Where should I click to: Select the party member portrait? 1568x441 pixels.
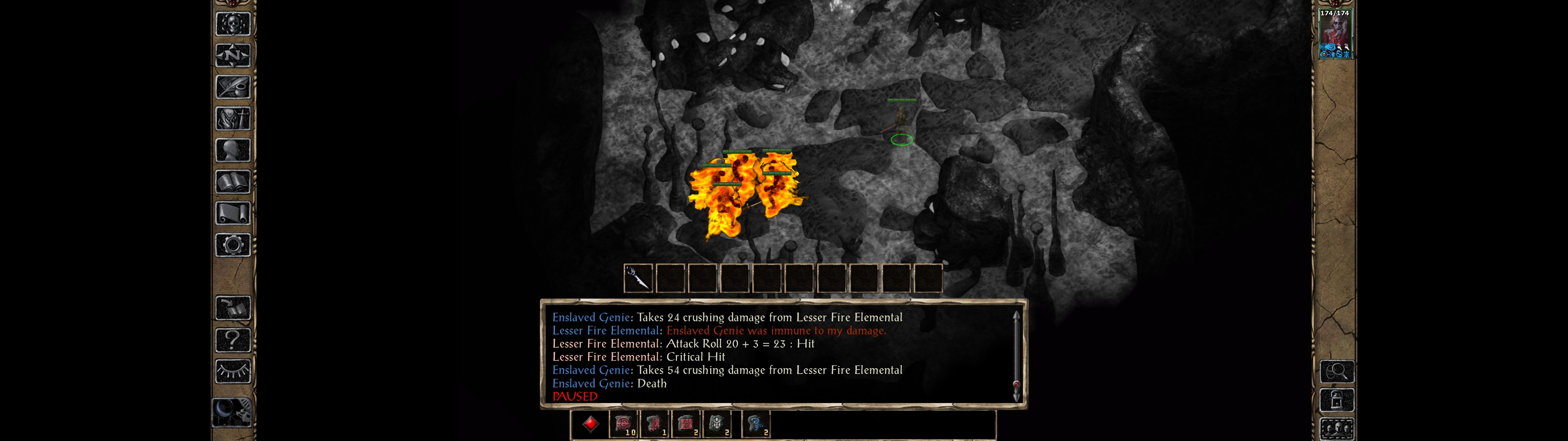[1335, 33]
